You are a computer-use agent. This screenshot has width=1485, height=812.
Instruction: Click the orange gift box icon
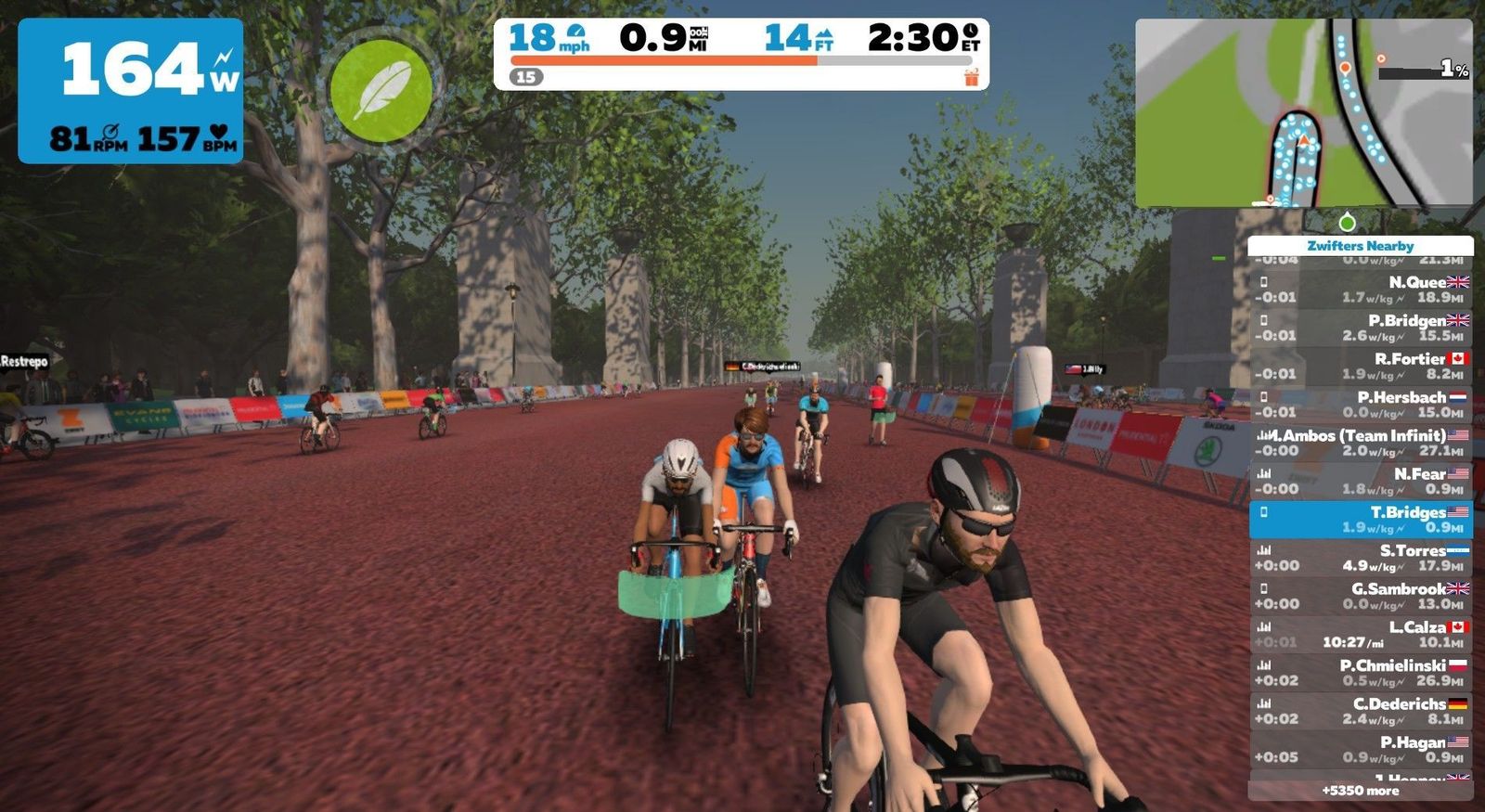971,77
